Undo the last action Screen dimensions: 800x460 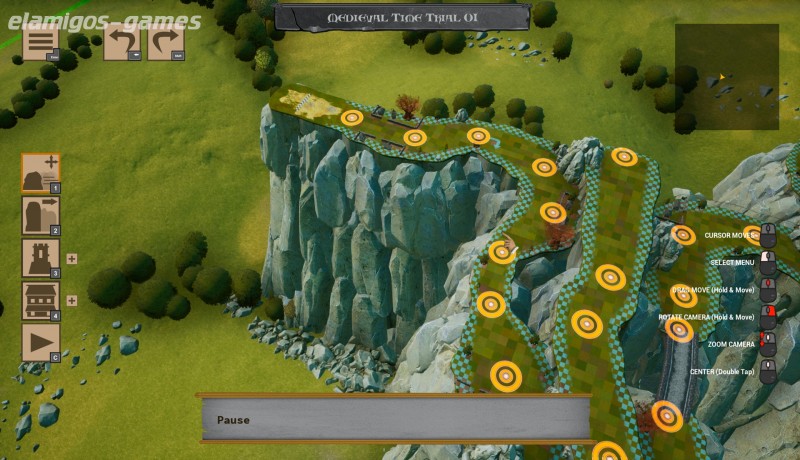pos(123,43)
